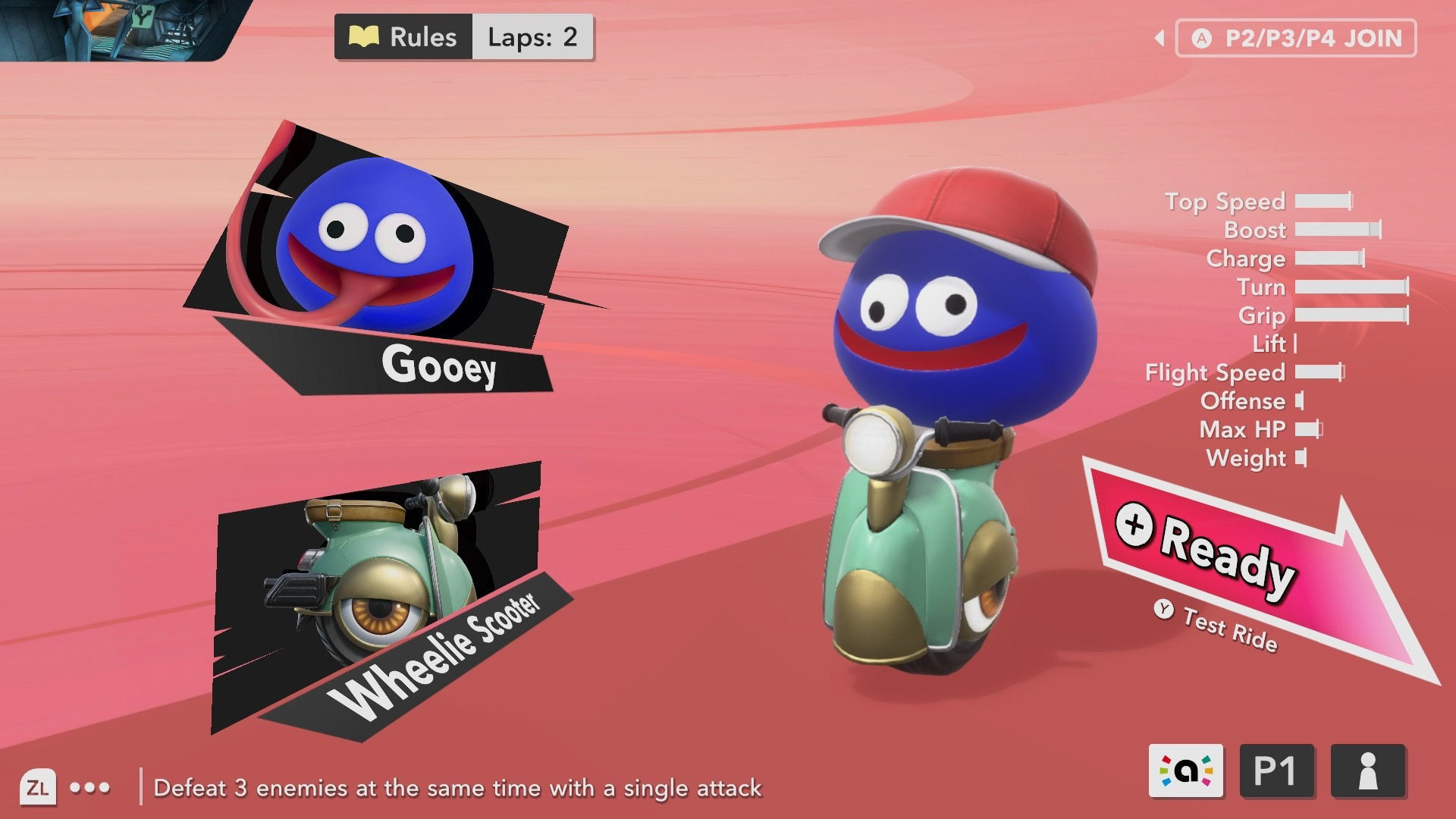This screenshot has width=1456, height=819.
Task: Open the amiibo icon button
Action: pos(1186,771)
